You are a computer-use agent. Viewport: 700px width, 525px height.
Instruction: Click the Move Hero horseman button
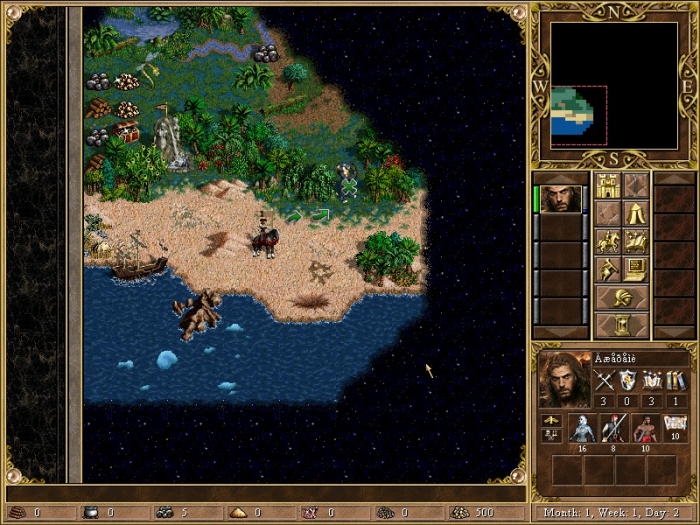point(607,241)
